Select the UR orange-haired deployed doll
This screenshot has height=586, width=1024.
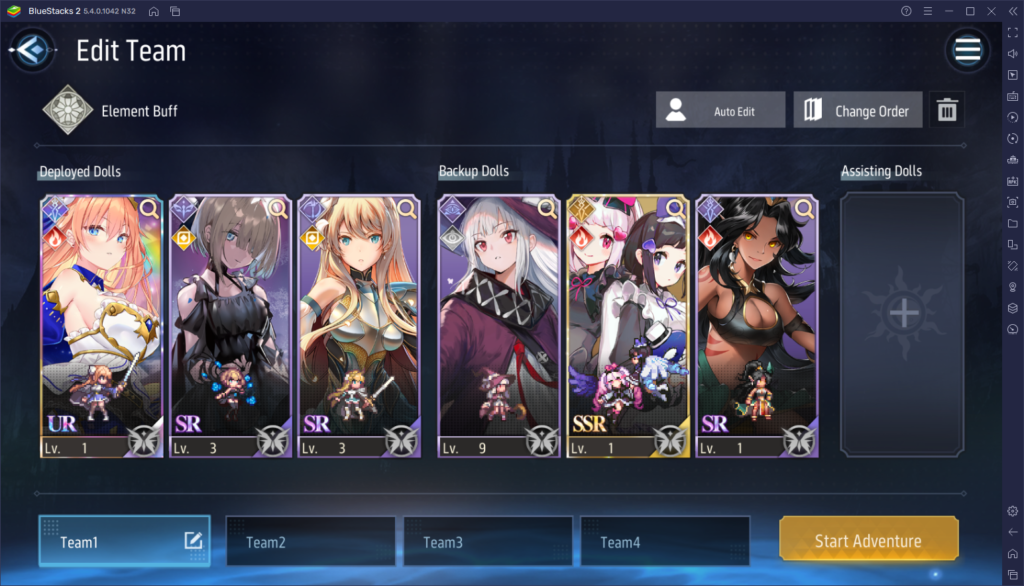point(100,320)
